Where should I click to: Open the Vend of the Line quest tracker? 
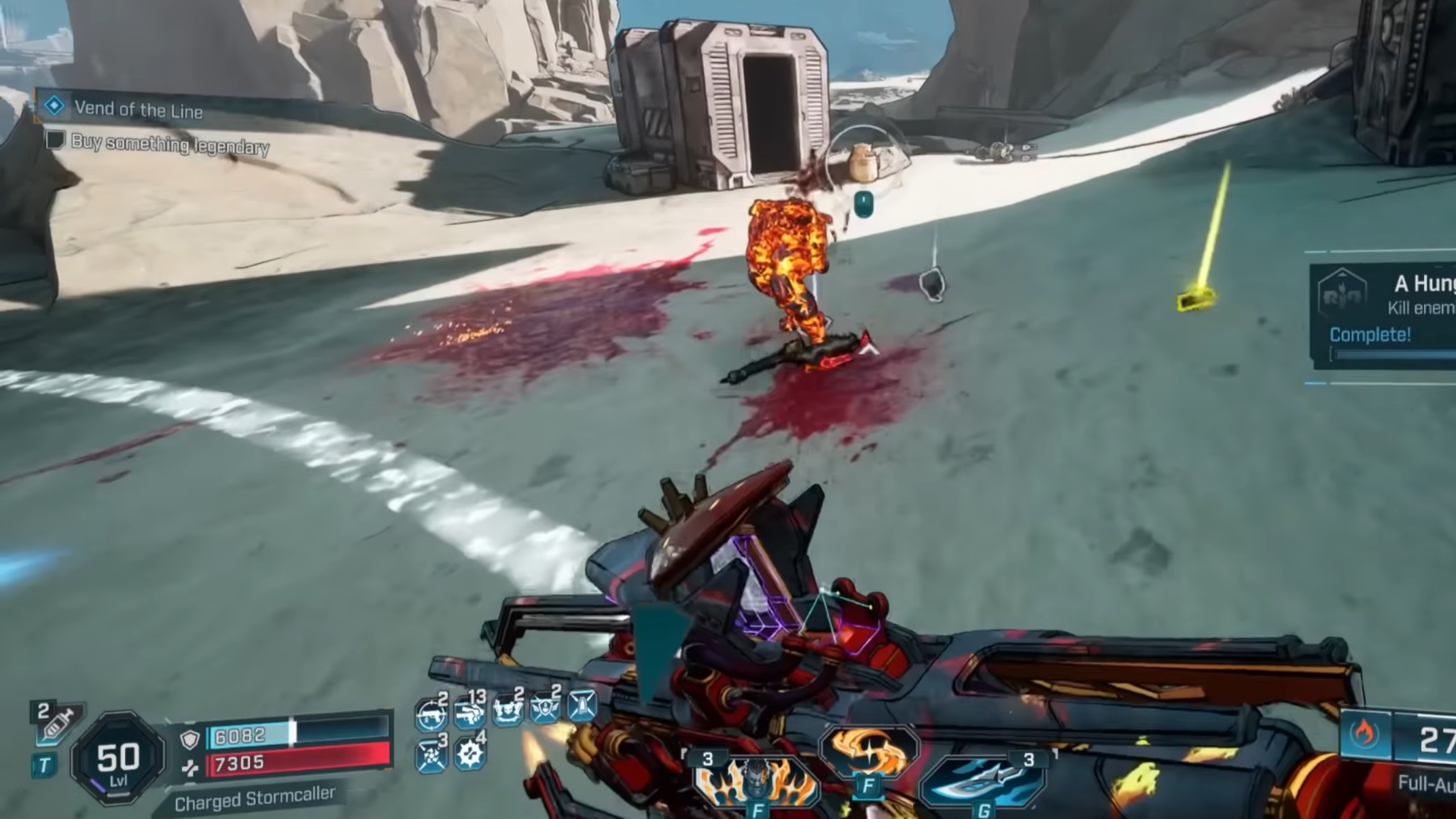point(138,109)
